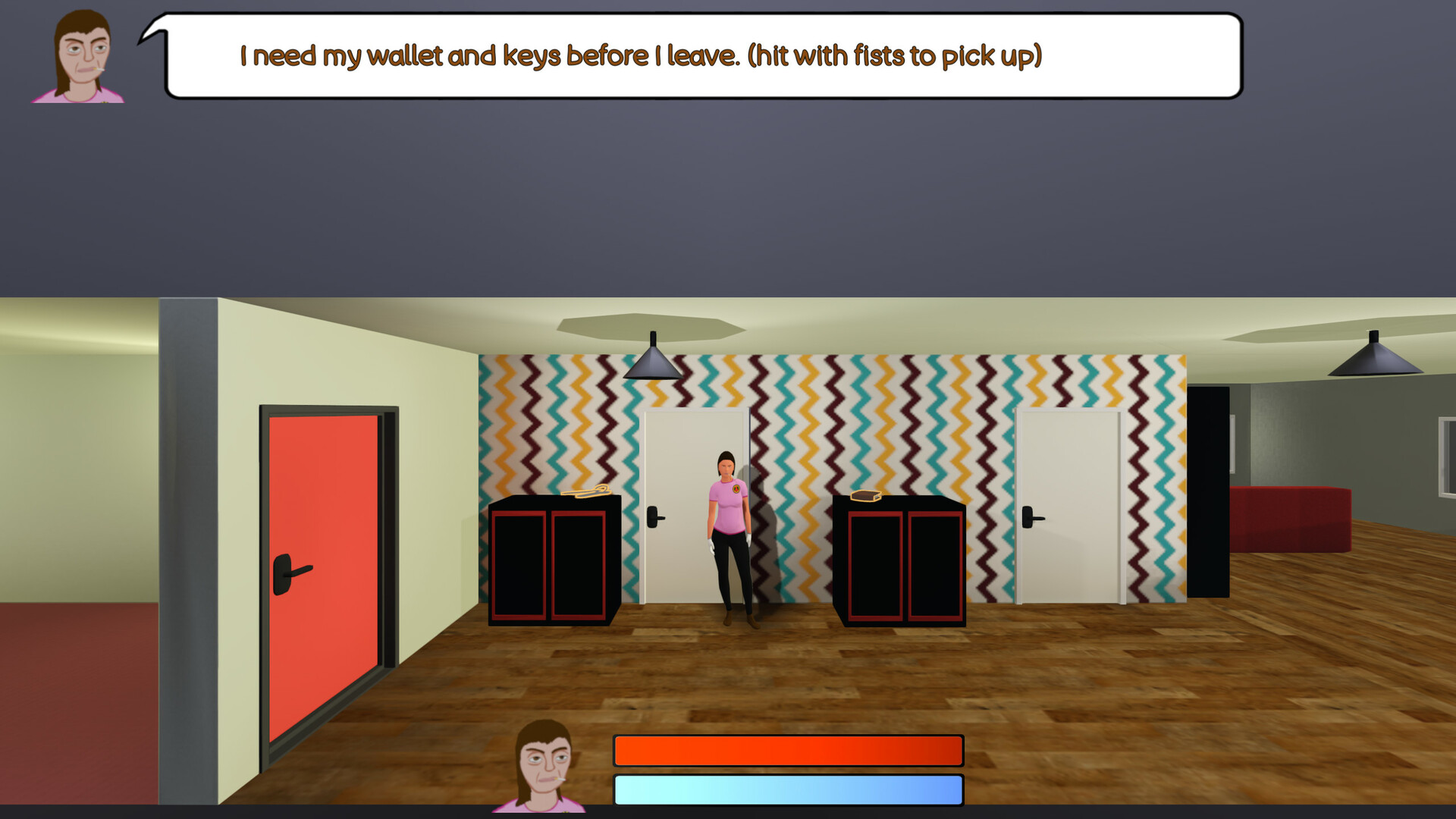Open the right black cabinet's right door
This screenshot has height=819, width=1456.
point(934,565)
